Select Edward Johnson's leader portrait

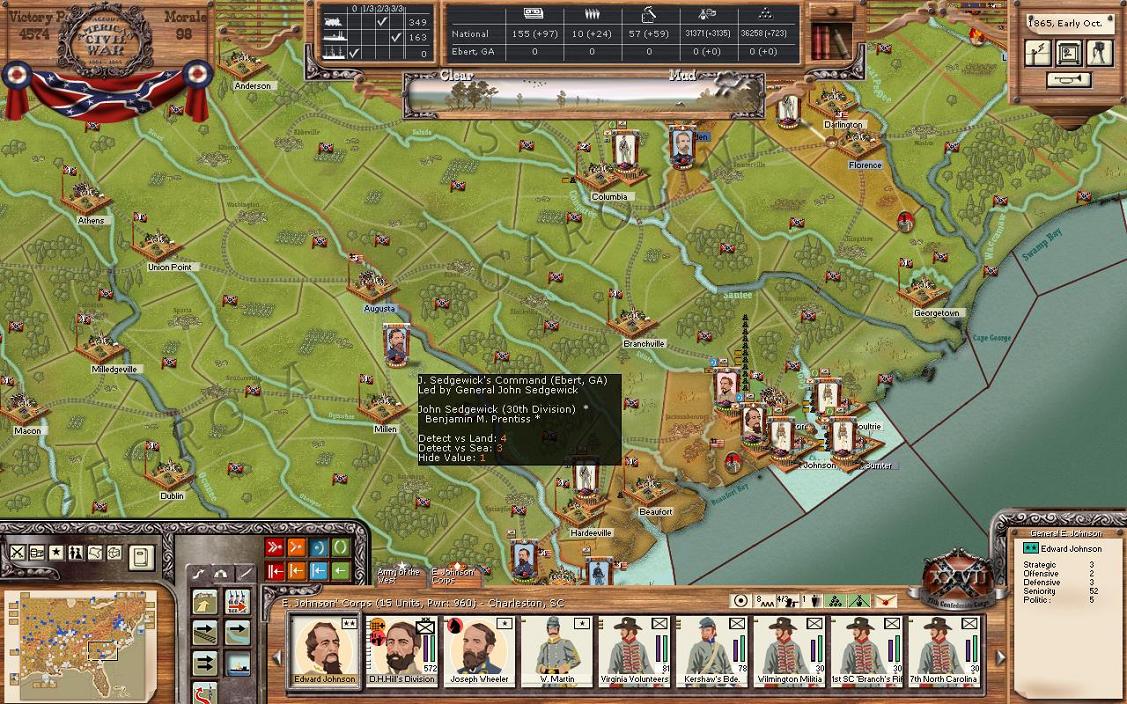click(x=324, y=650)
